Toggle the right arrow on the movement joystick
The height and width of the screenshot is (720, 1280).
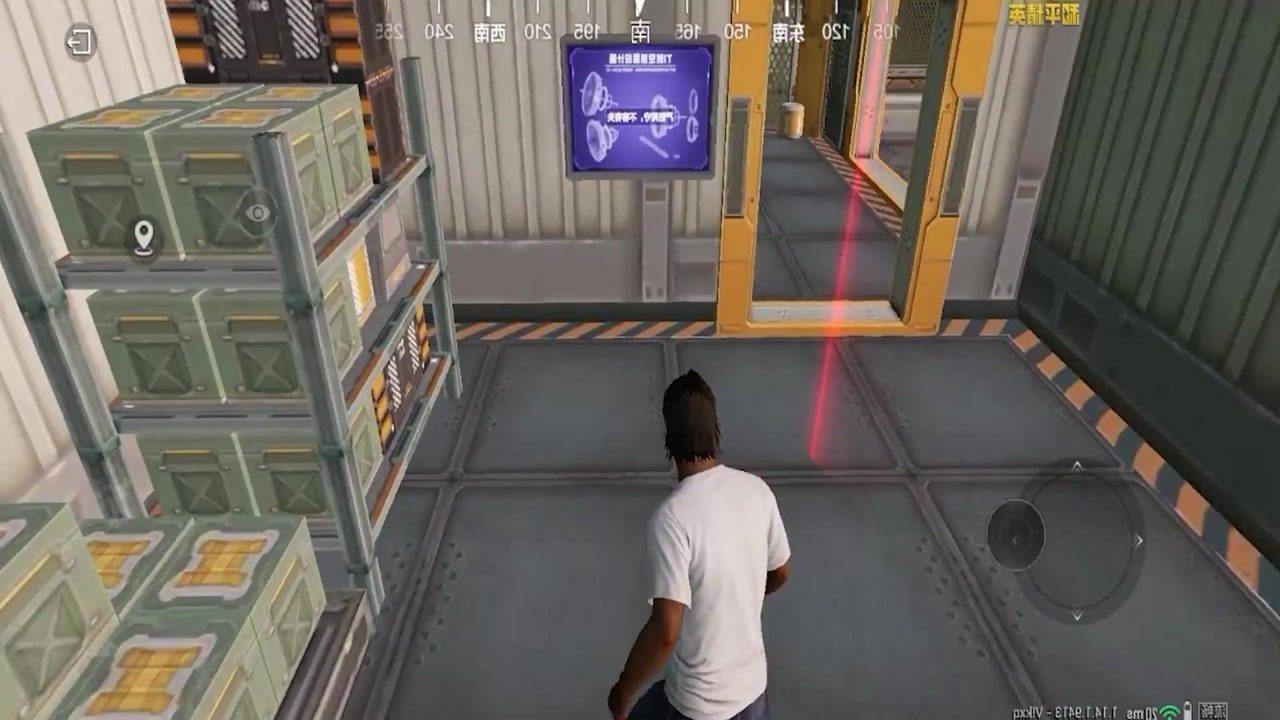[1137, 540]
